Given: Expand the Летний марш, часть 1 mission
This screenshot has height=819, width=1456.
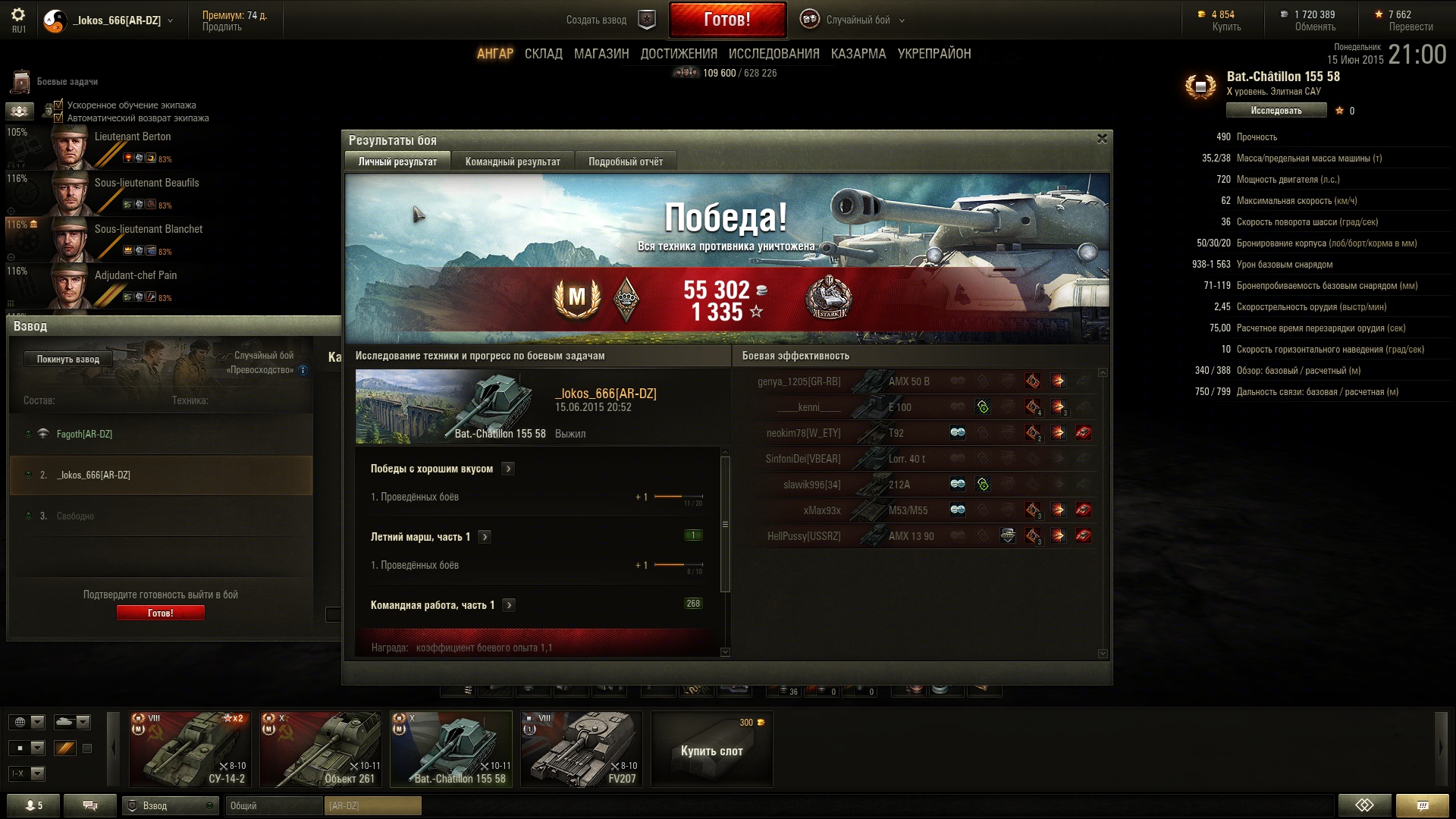Looking at the screenshot, I should [485, 537].
